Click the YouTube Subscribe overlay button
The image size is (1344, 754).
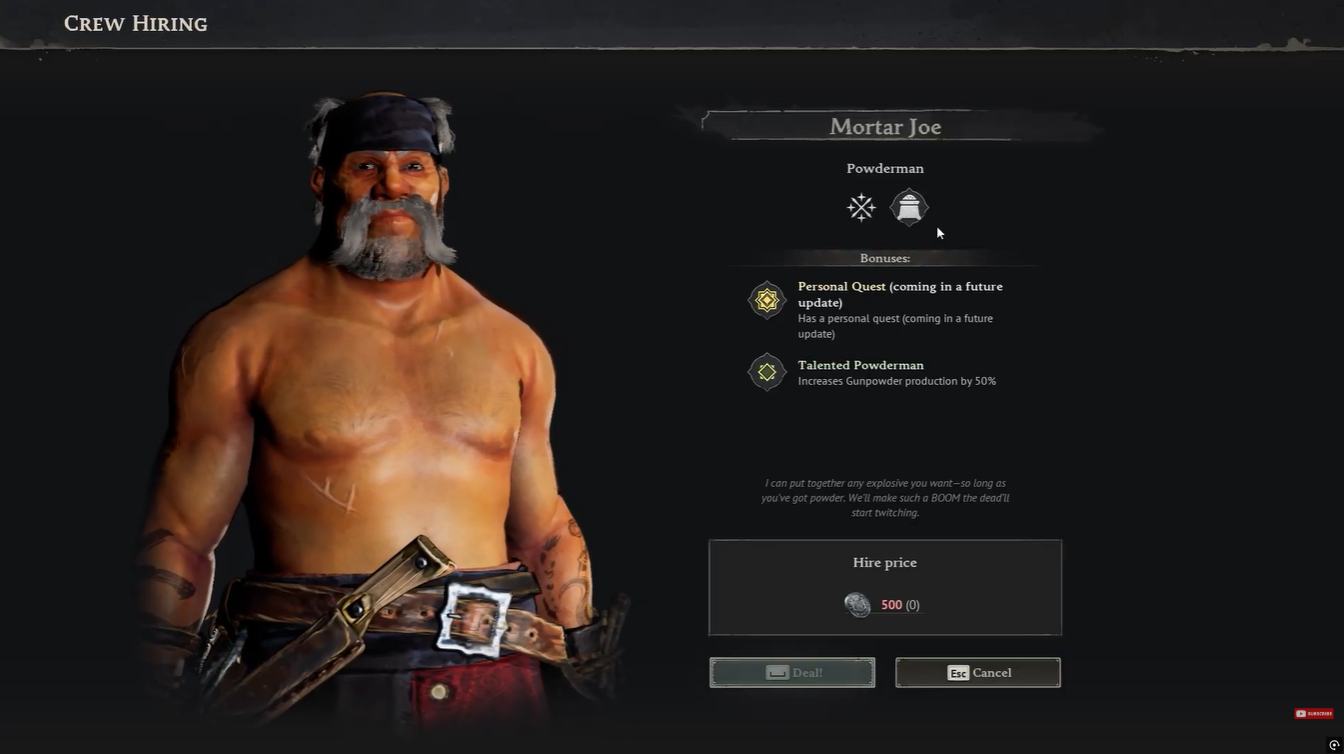tap(1314, 713)
